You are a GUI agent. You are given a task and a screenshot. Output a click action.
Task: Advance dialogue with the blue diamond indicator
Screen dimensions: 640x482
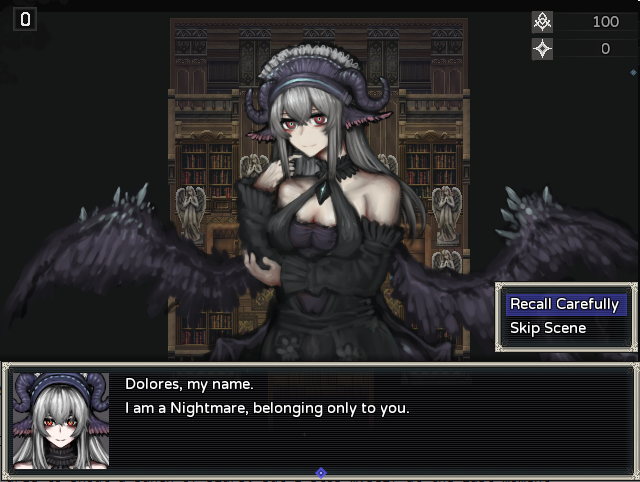[320, 473]
